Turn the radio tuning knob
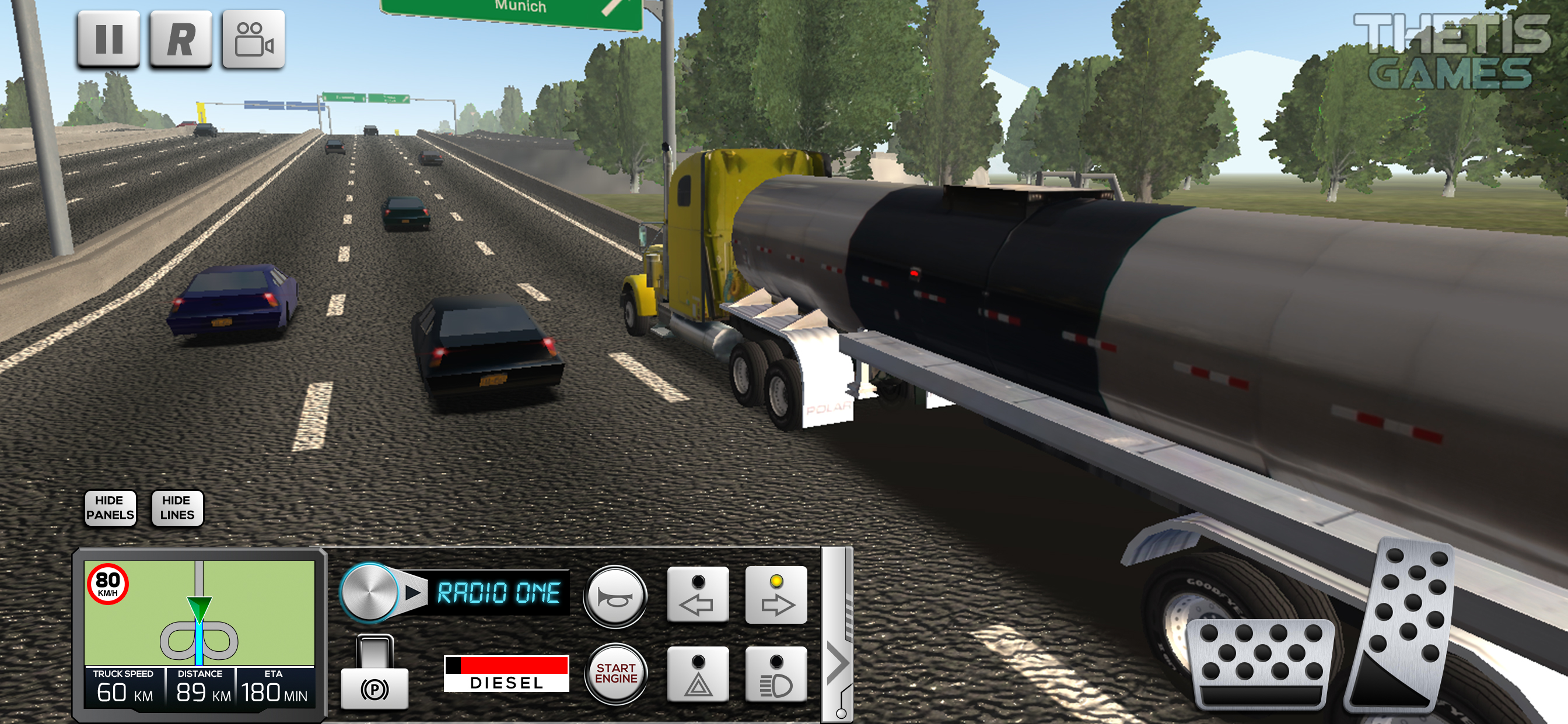Image resolution: width=1568 pixels, height=724 pixels. [369, 592]
